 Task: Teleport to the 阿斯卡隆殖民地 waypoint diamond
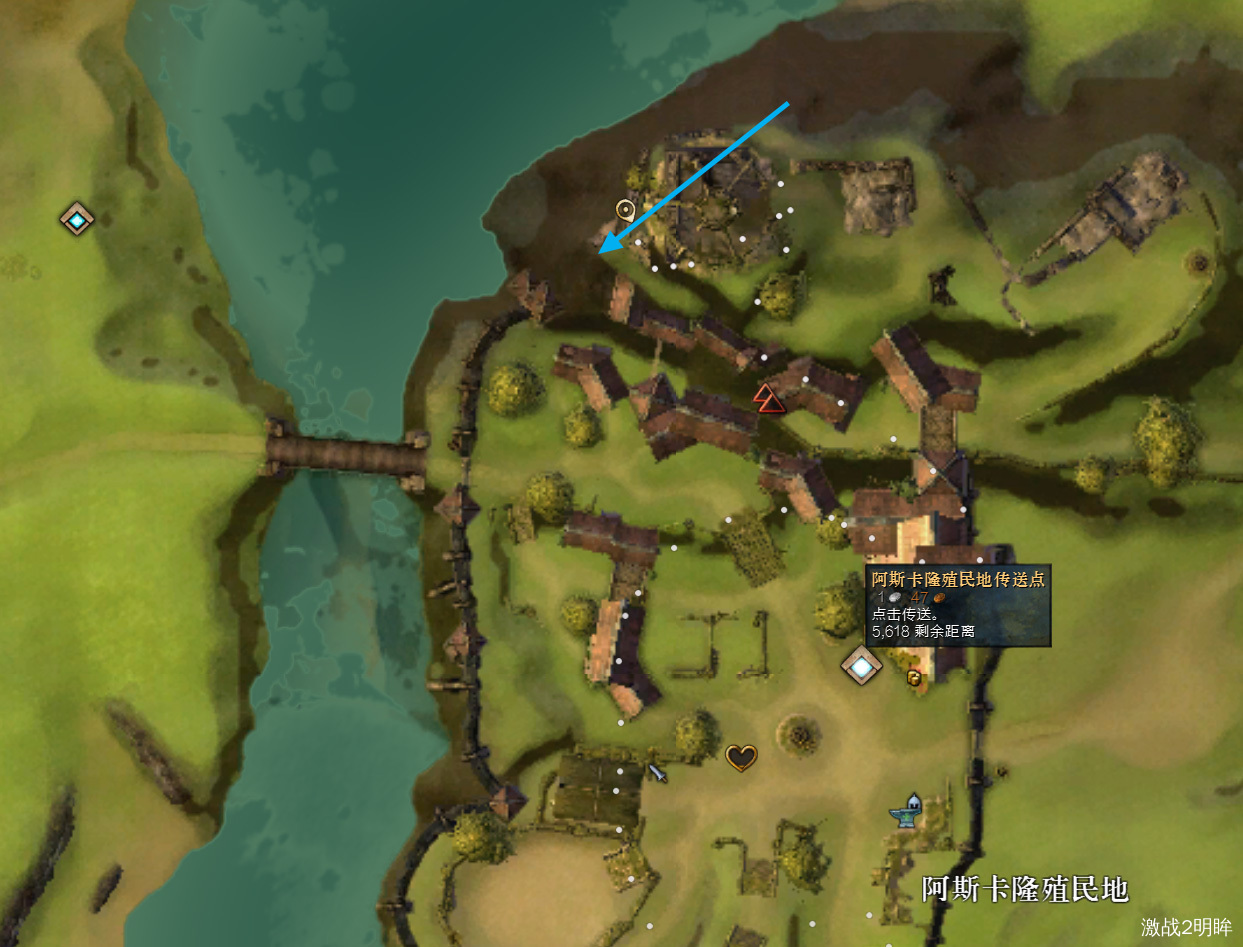[x=861, y=665]
